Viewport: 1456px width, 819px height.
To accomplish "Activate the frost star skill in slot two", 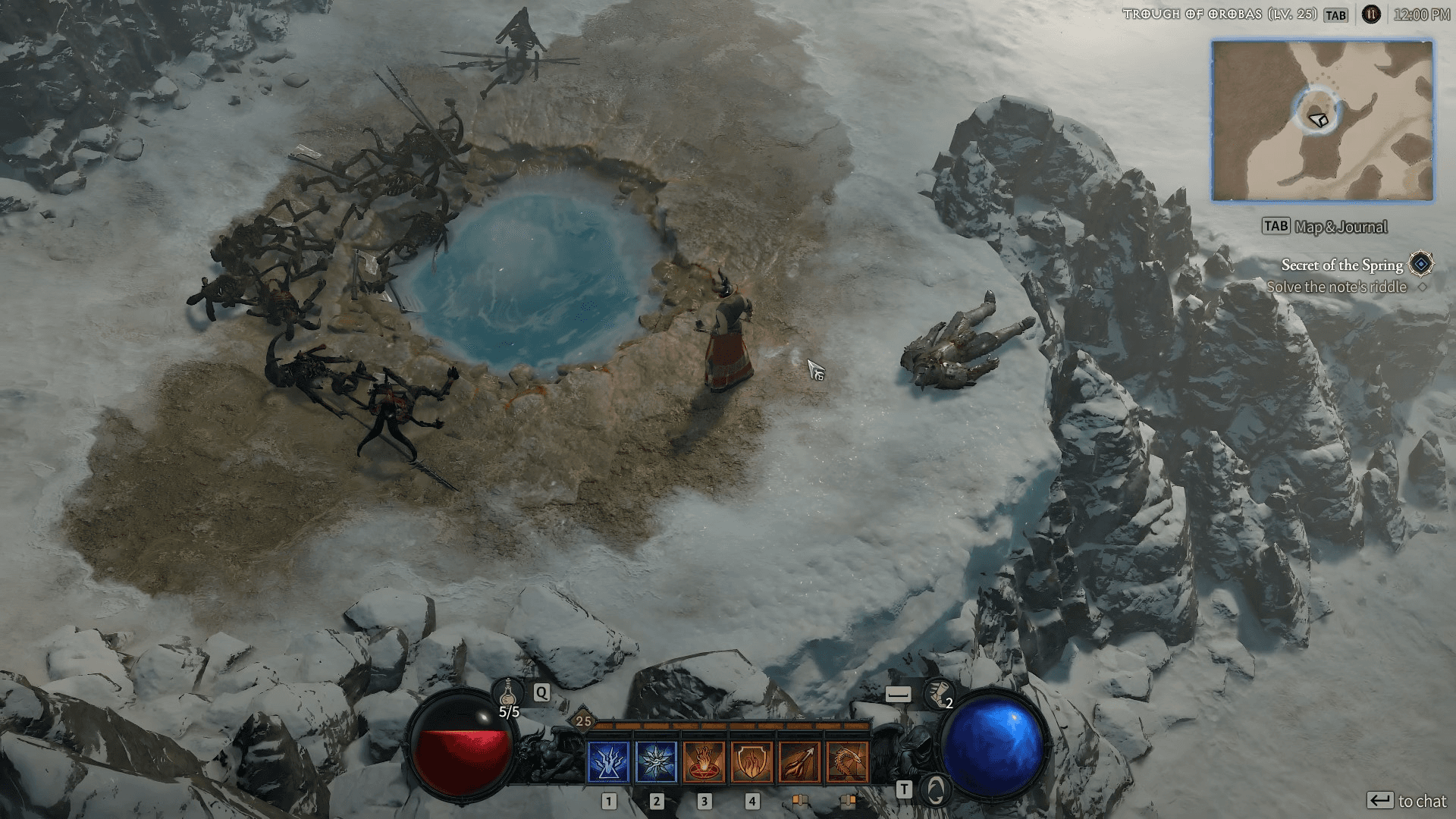I will pos(656,762).
